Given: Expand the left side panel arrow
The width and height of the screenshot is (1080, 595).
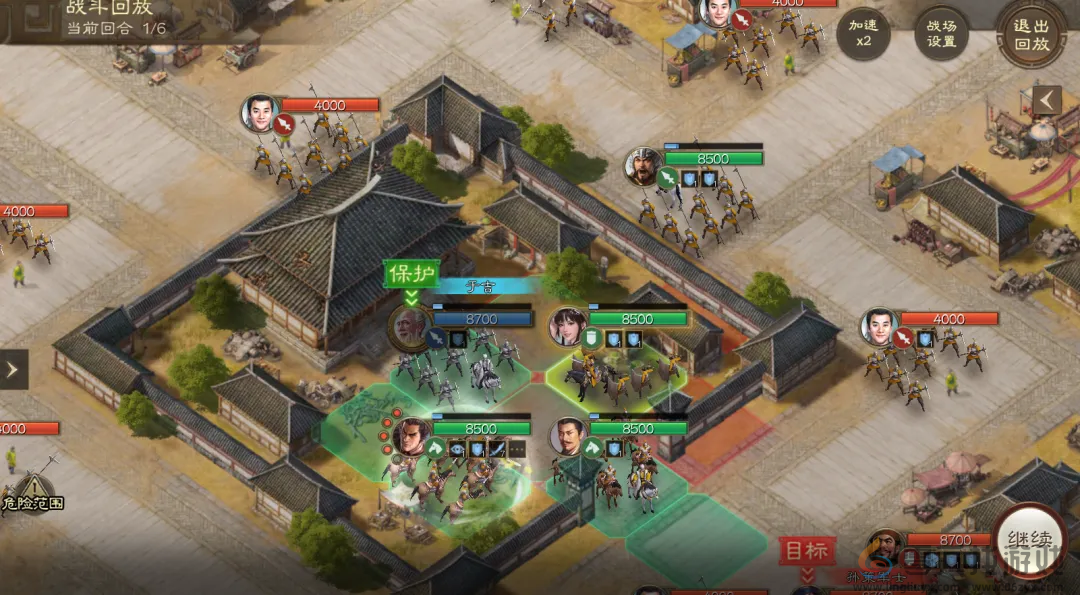Looking at the screenshot, I should (x=13, y=369).
